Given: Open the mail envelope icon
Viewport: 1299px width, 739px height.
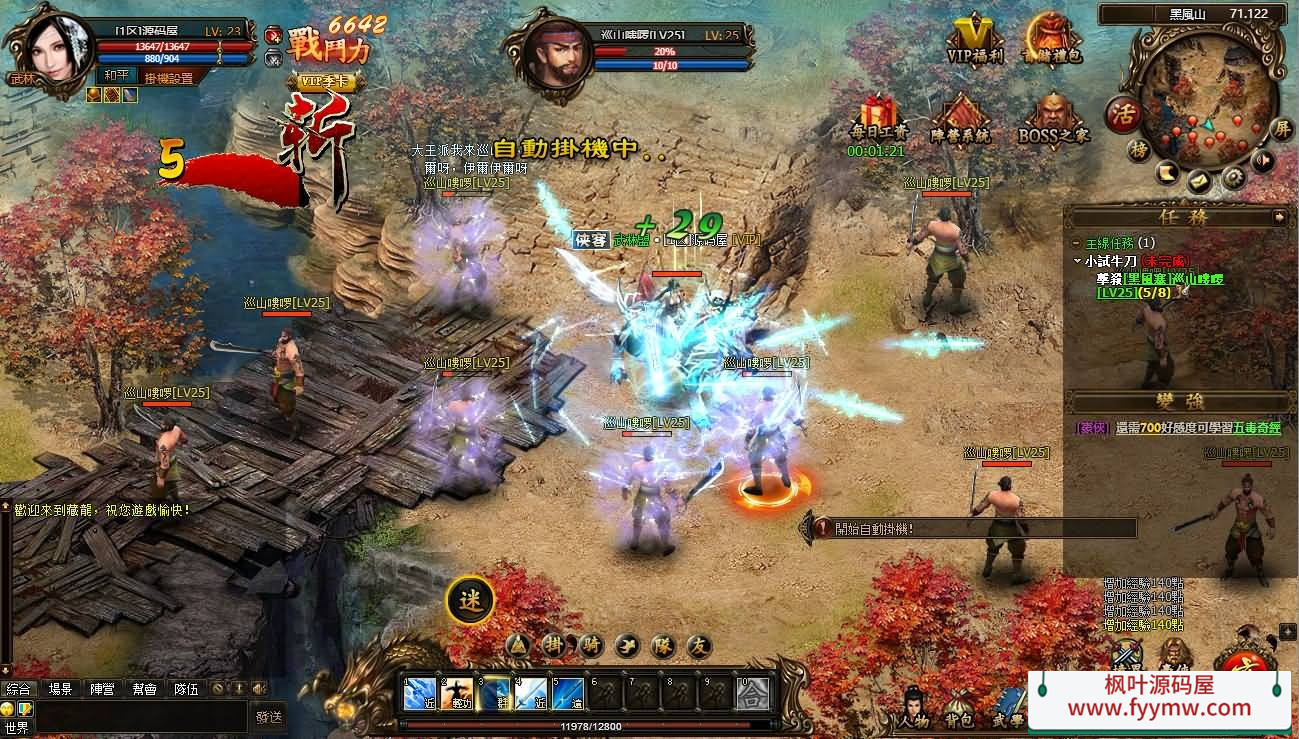Looking at the screenshot, I should pos(1200,181).
